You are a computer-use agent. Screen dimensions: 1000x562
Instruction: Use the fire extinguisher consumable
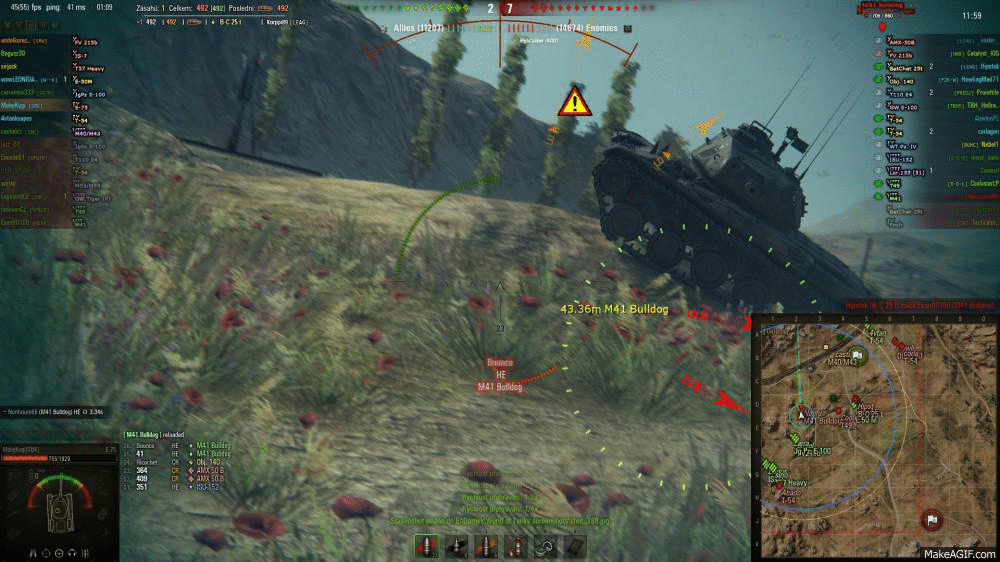(x=517, y=545)
